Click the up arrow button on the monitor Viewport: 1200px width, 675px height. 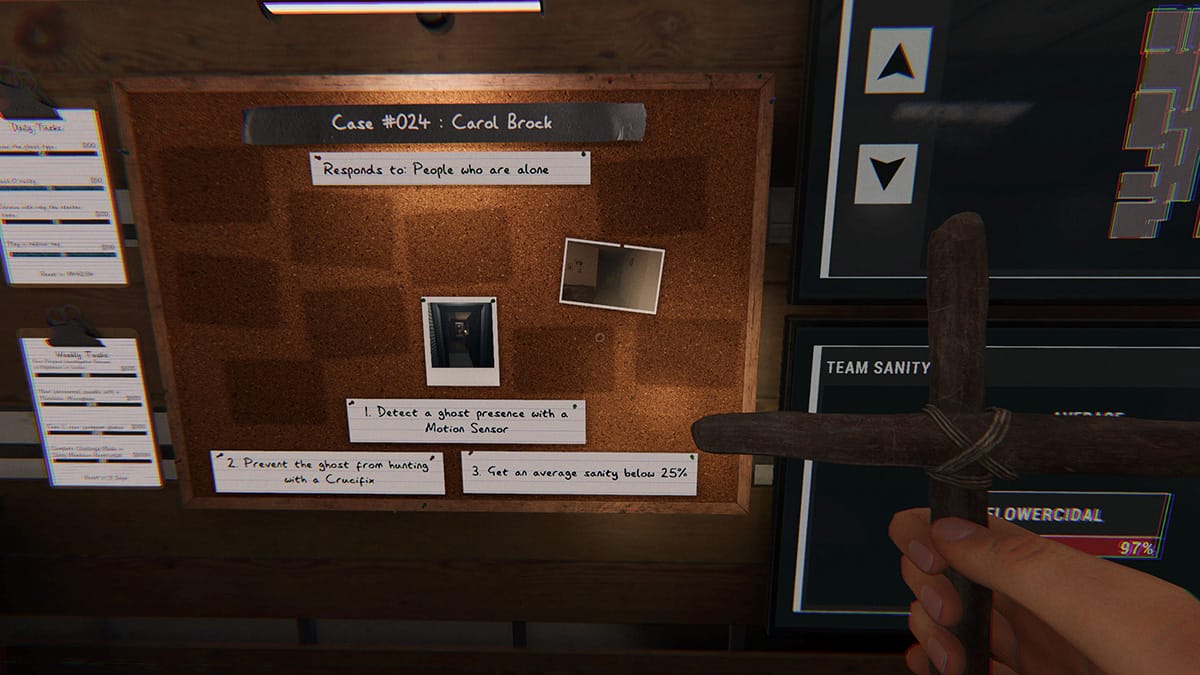click(x=898, y=61)
